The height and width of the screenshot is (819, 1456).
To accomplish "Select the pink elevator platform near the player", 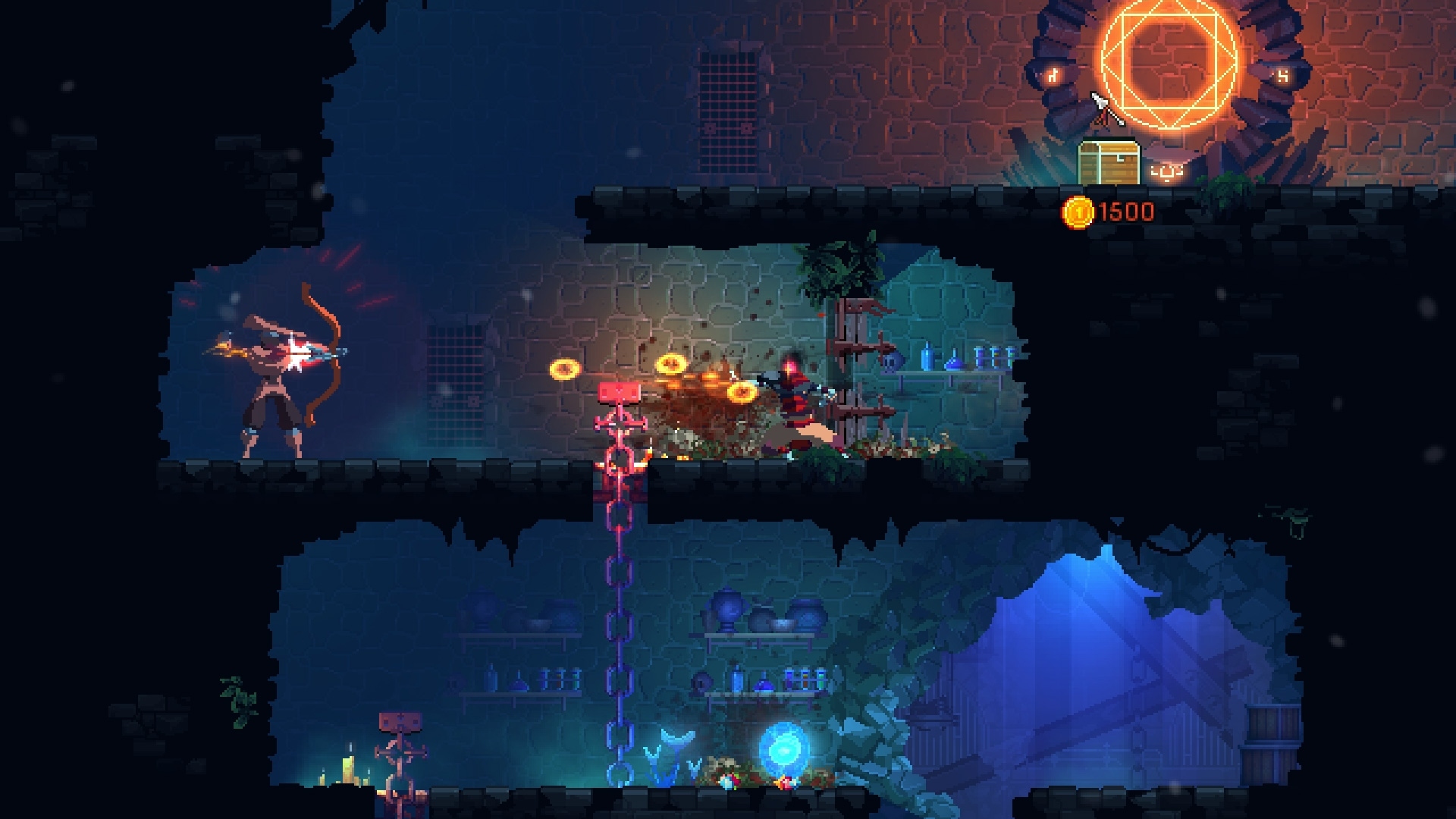I will coord(619,391).
